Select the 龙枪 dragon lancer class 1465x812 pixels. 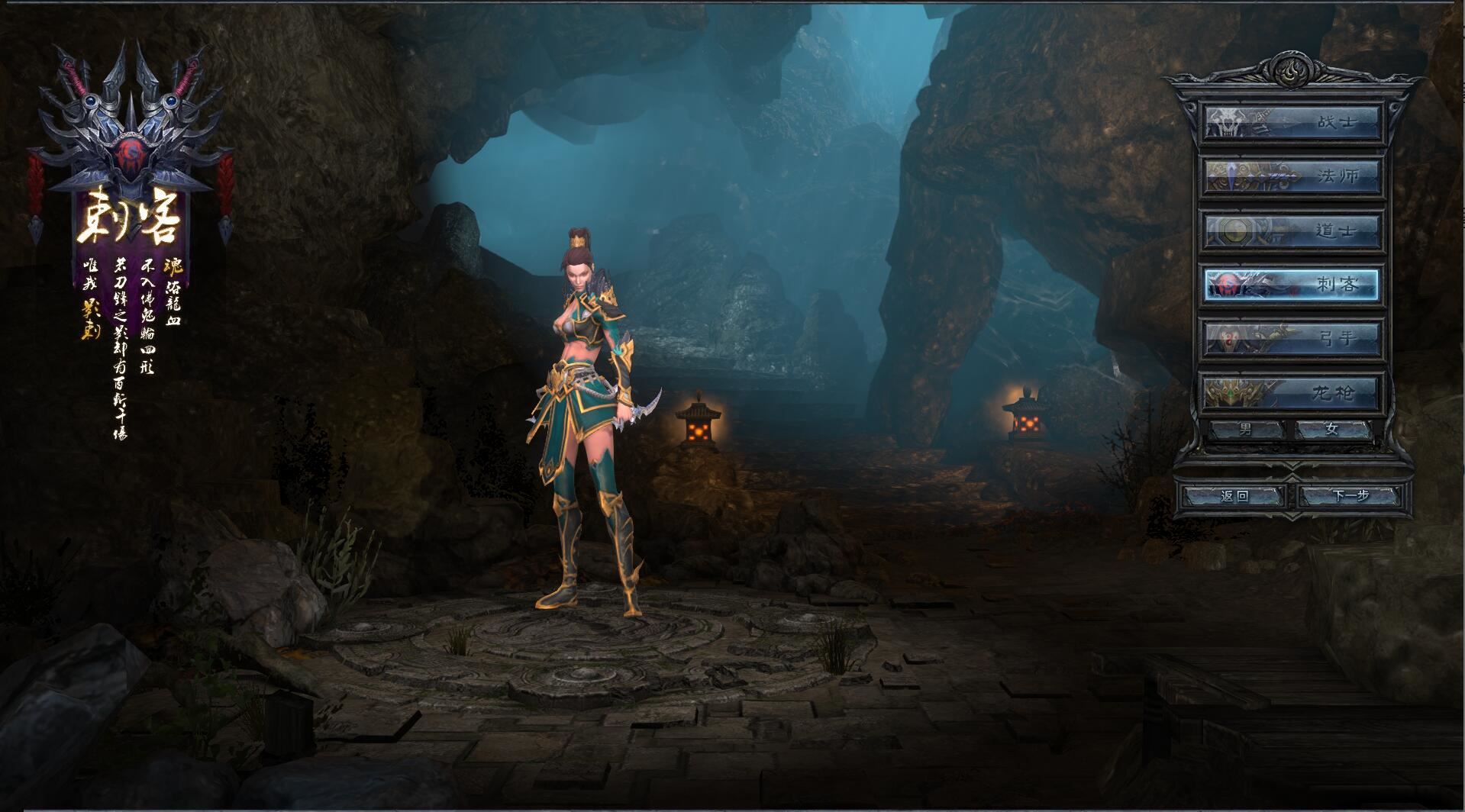tap(1292, 393)
